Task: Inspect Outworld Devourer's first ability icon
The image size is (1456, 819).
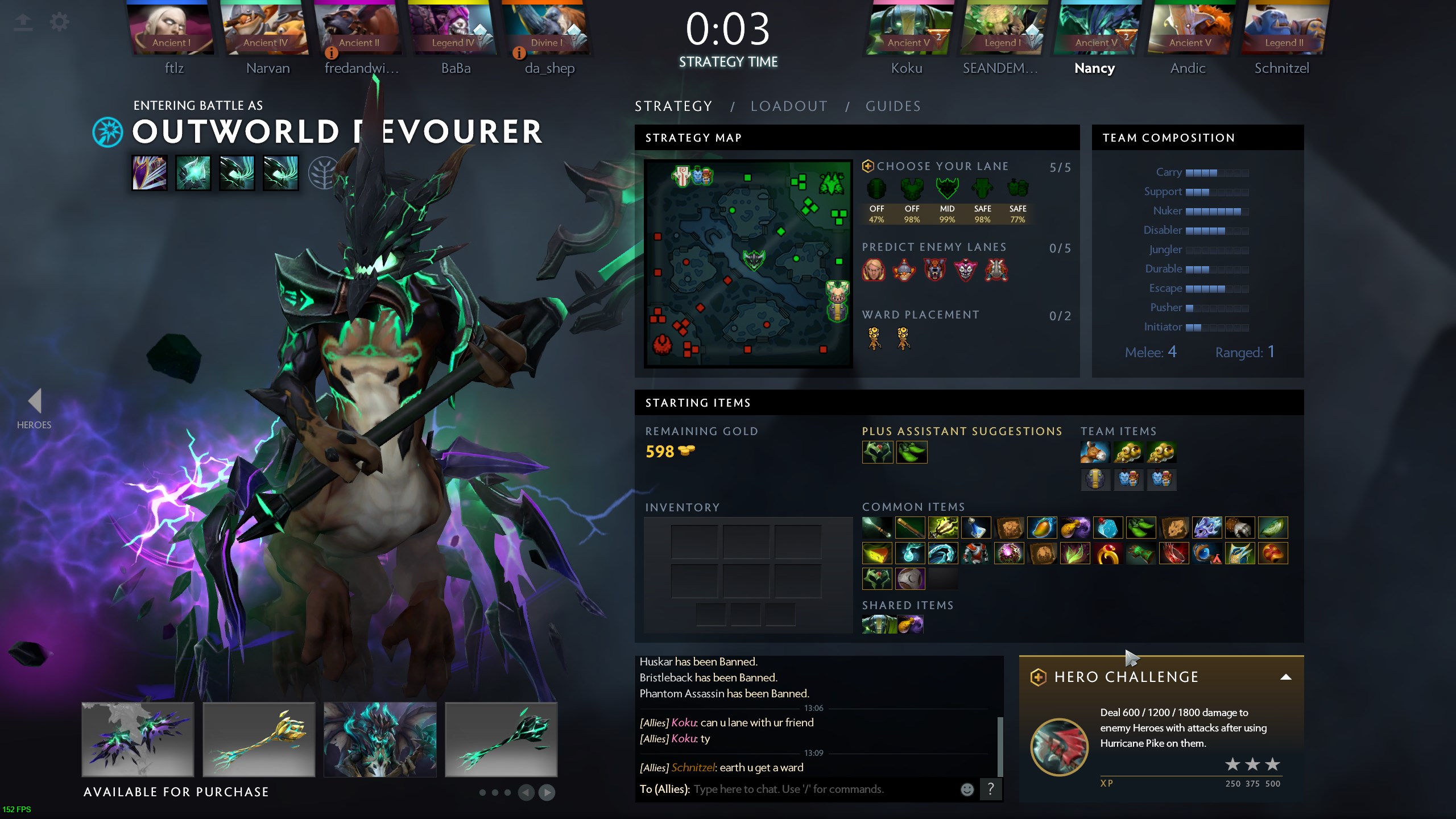Action: pyautogui.click(x=150, y=173)
